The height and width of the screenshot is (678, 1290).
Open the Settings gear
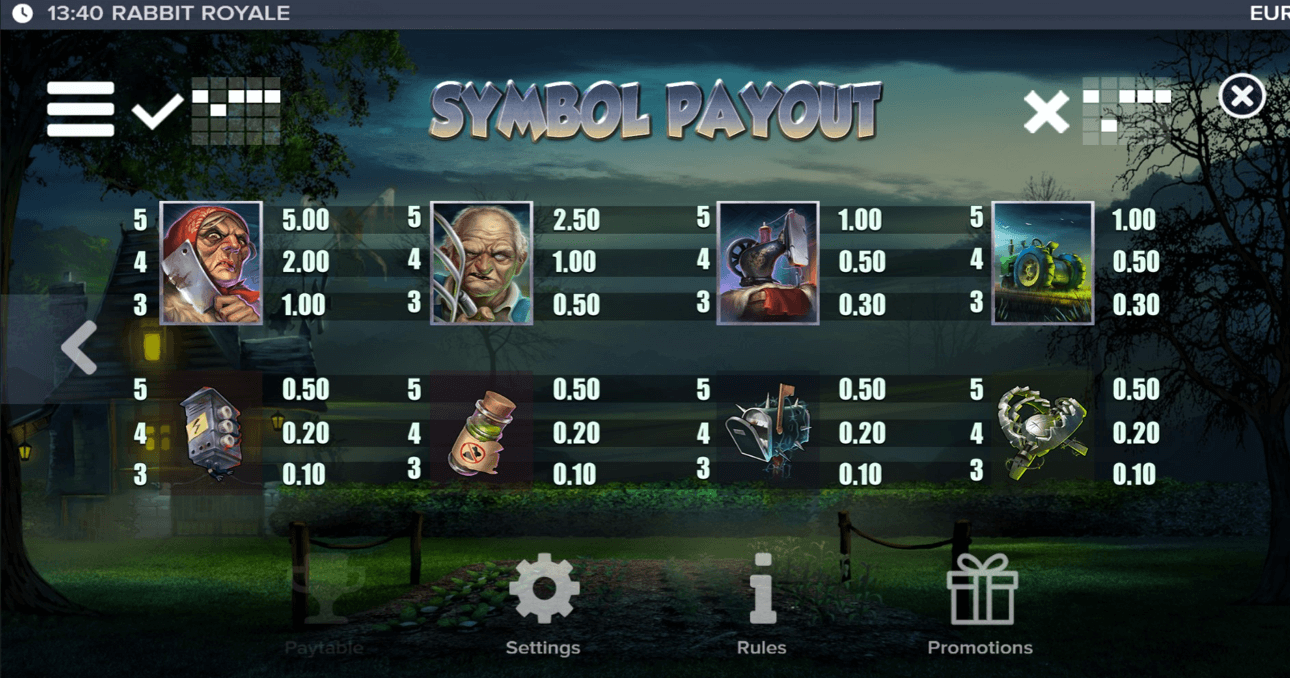[543, 591]
